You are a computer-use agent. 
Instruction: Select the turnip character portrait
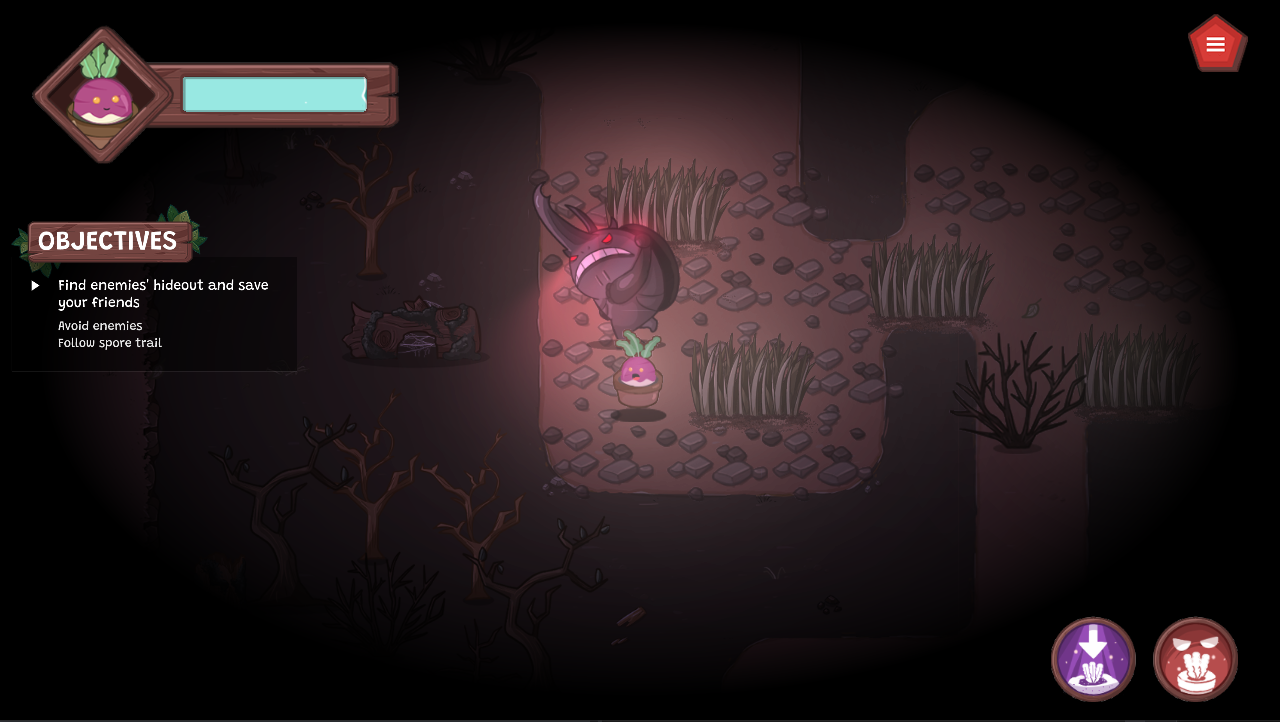(x=102, y=96)
